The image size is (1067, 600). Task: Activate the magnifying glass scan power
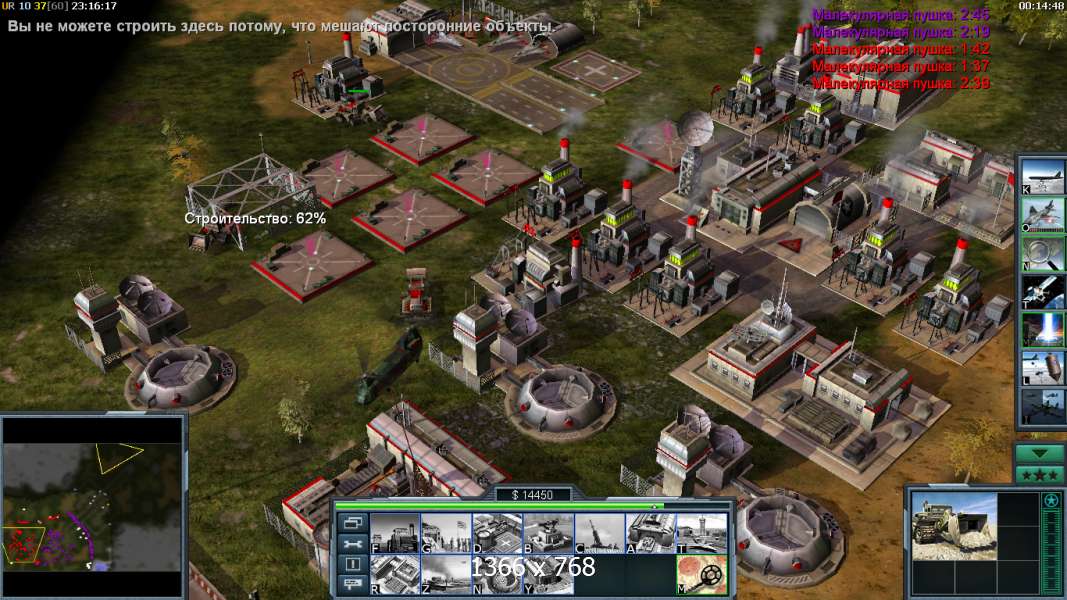point(1042,253)
